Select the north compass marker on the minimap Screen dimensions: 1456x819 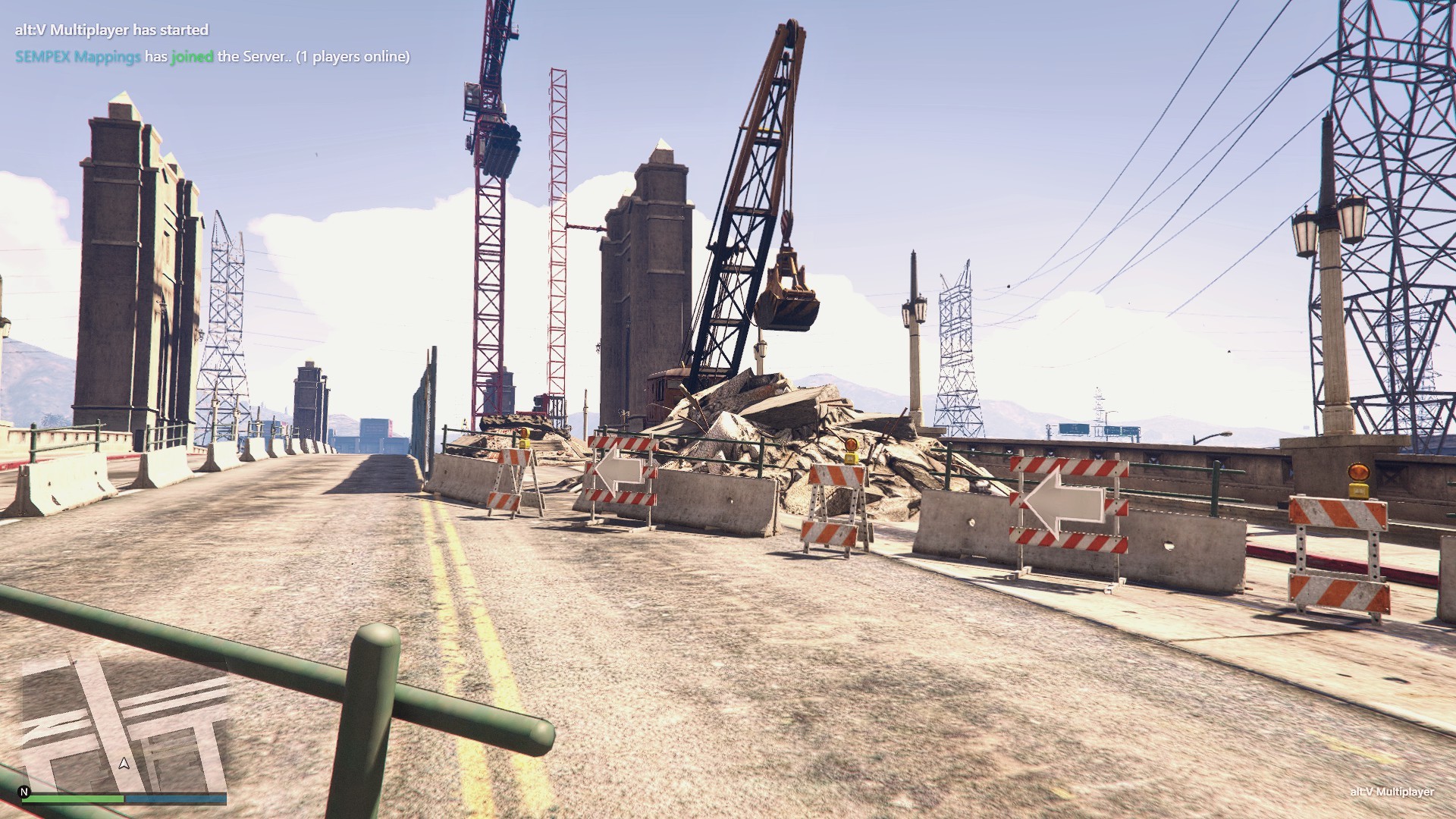tap(24, 792)
